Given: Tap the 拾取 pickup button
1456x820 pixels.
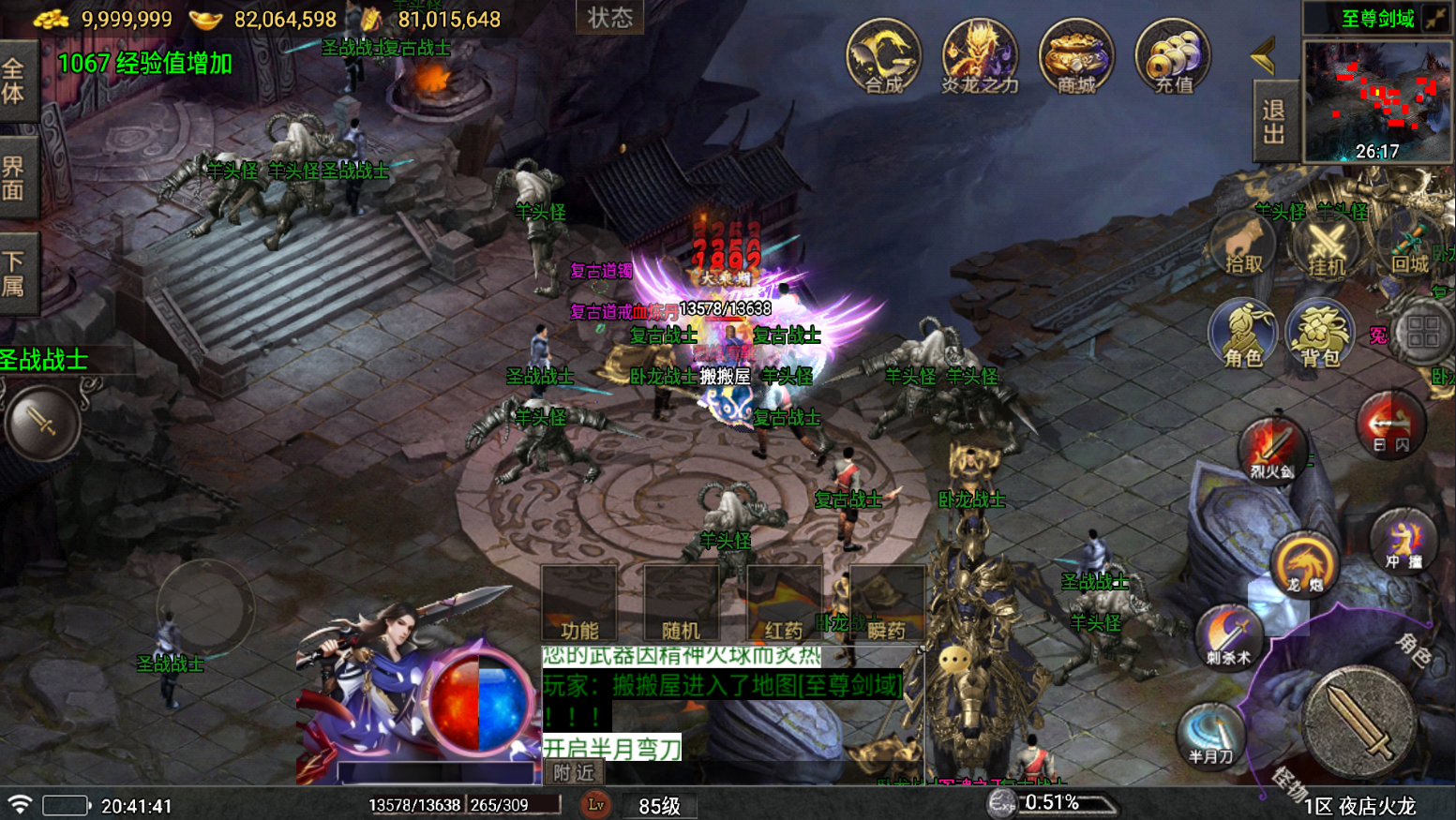Looking at the screenshot, I should click(x=1243, y=246).
